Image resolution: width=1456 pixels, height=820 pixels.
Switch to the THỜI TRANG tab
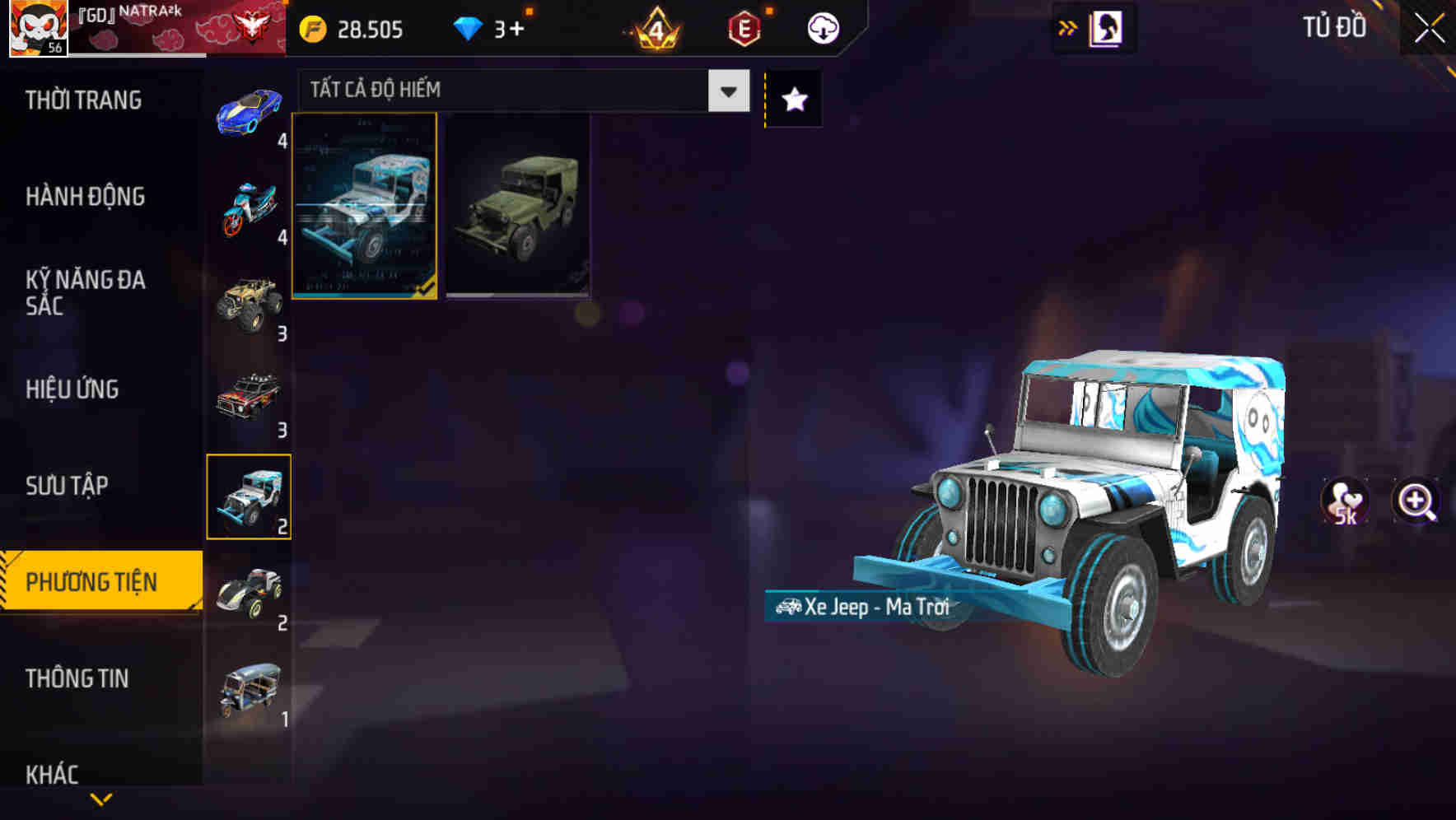tap(86, 100)
